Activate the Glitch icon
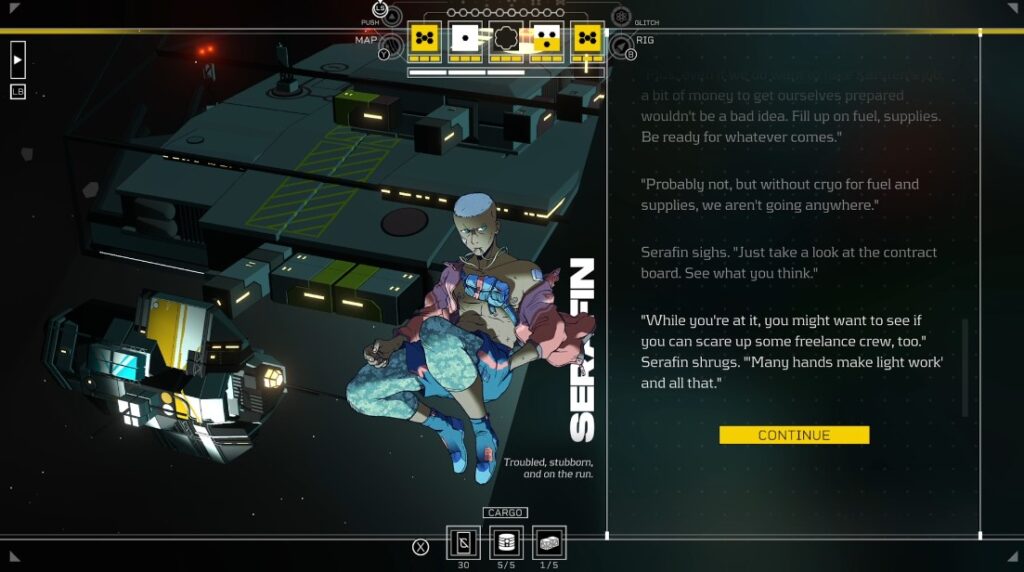The image size is (1024, 572). 621,17
